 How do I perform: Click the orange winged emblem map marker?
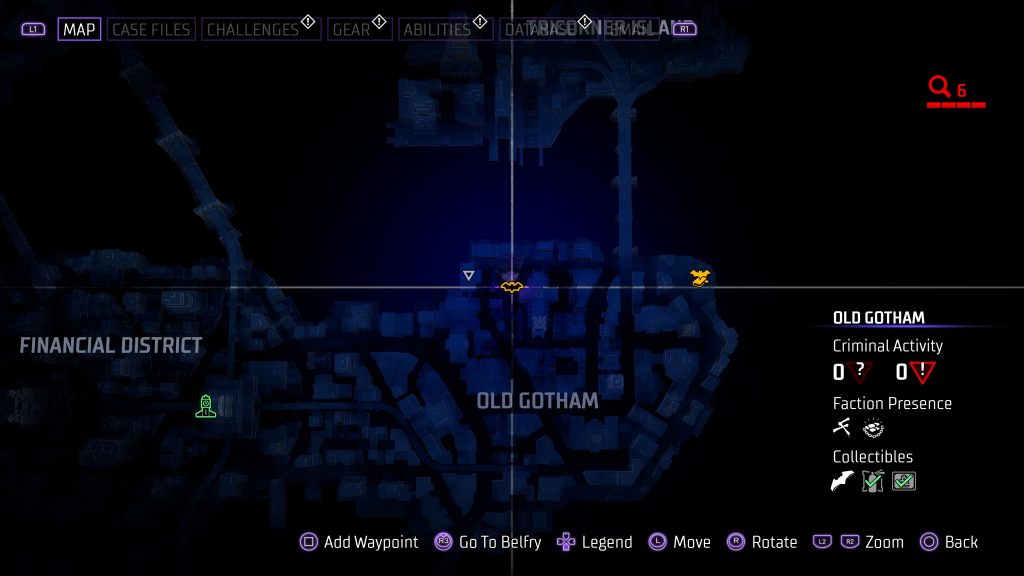coord(700,277)
